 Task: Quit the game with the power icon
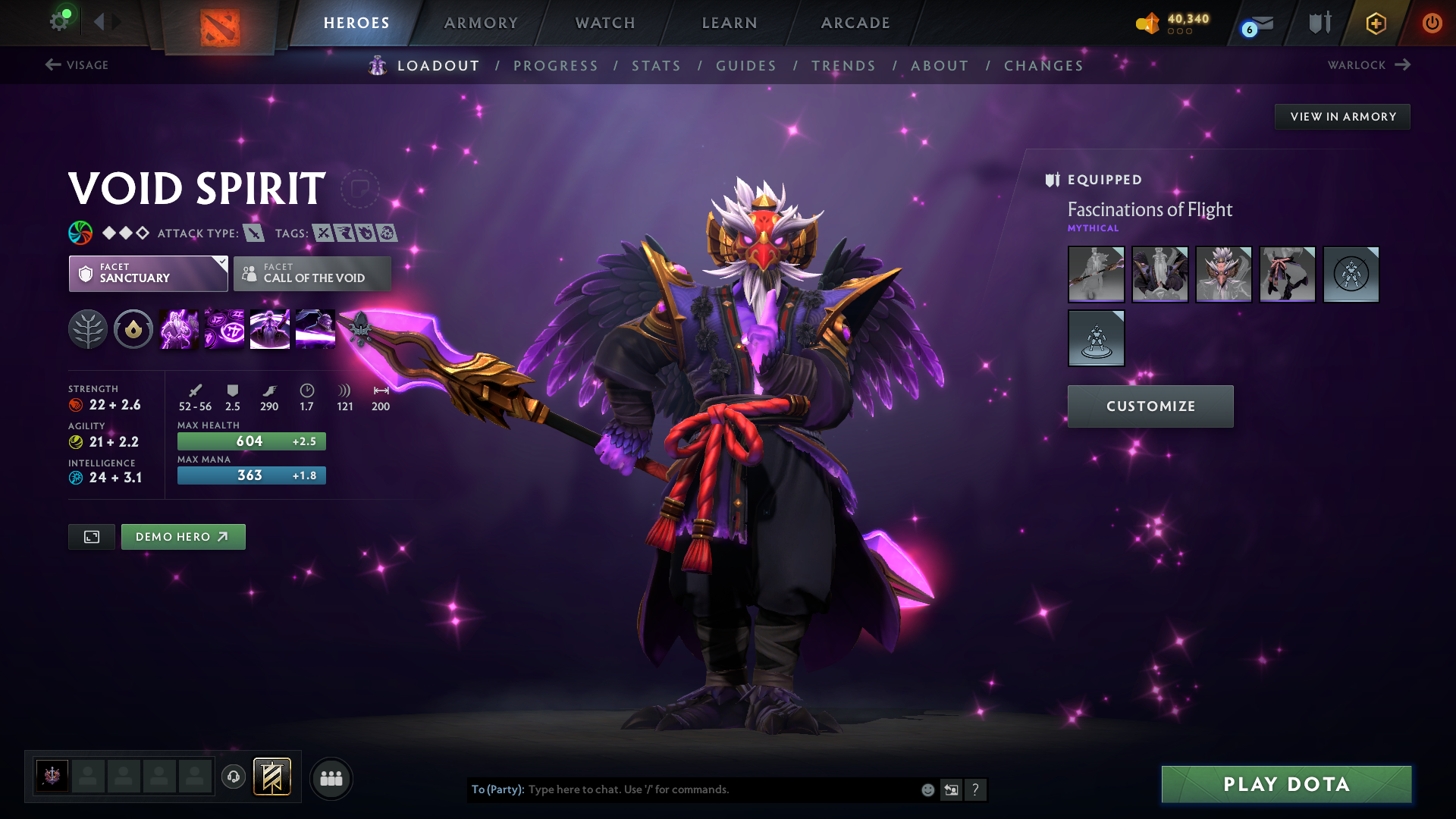(1432, 23)
